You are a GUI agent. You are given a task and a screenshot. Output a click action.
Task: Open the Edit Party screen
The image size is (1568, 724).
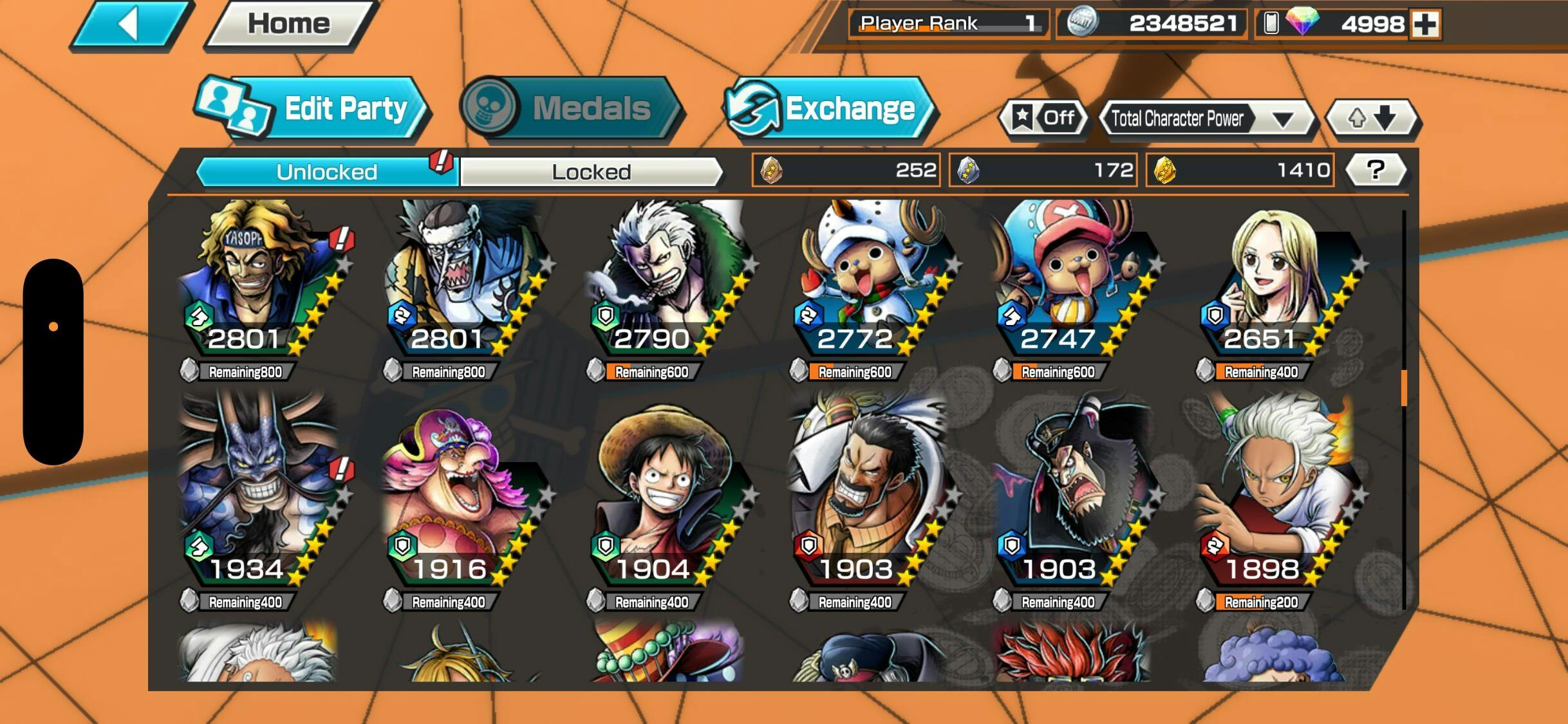[x=312, y=108]
